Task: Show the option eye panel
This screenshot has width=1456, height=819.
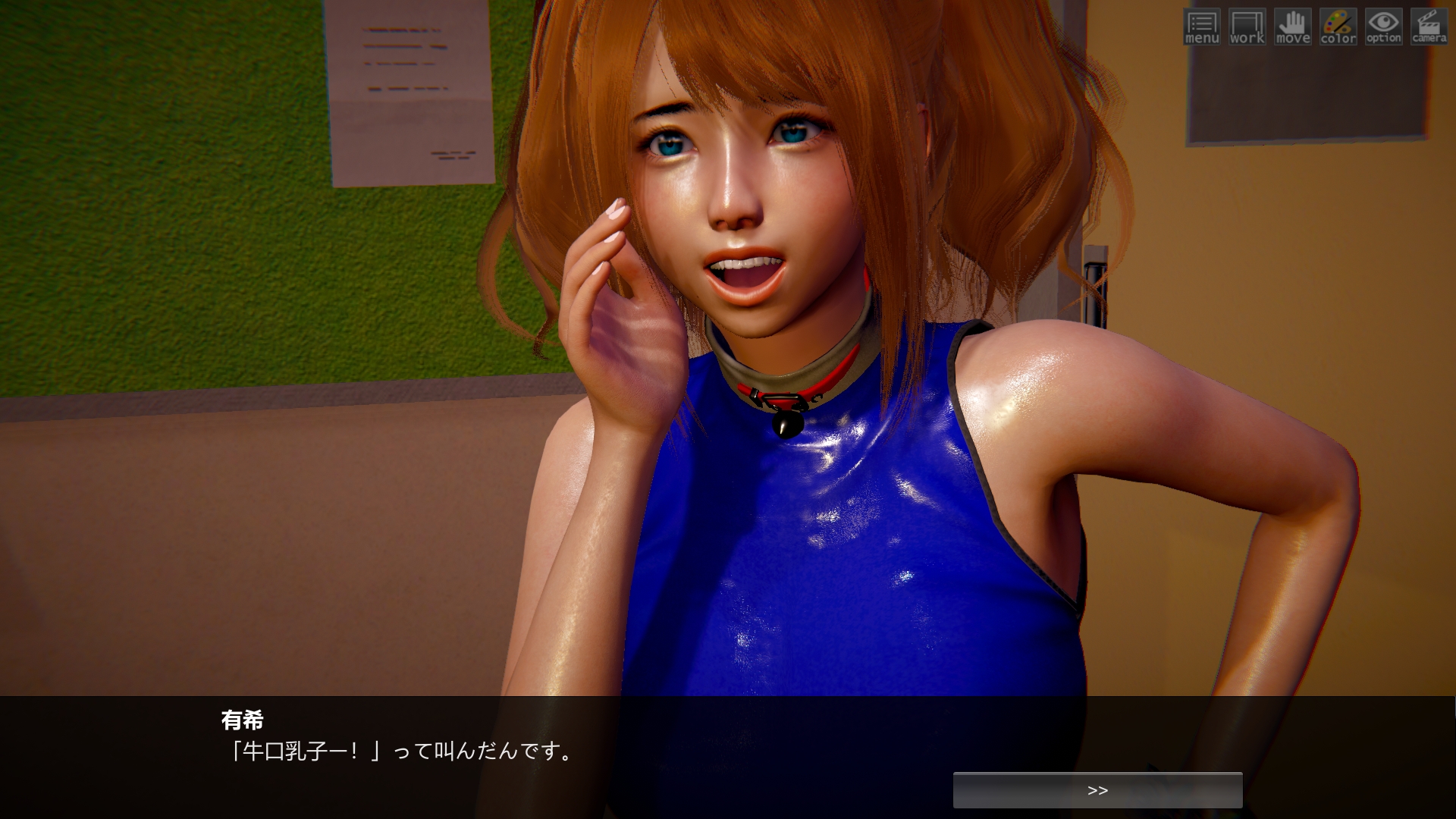Action: (x=1383, y=27)
